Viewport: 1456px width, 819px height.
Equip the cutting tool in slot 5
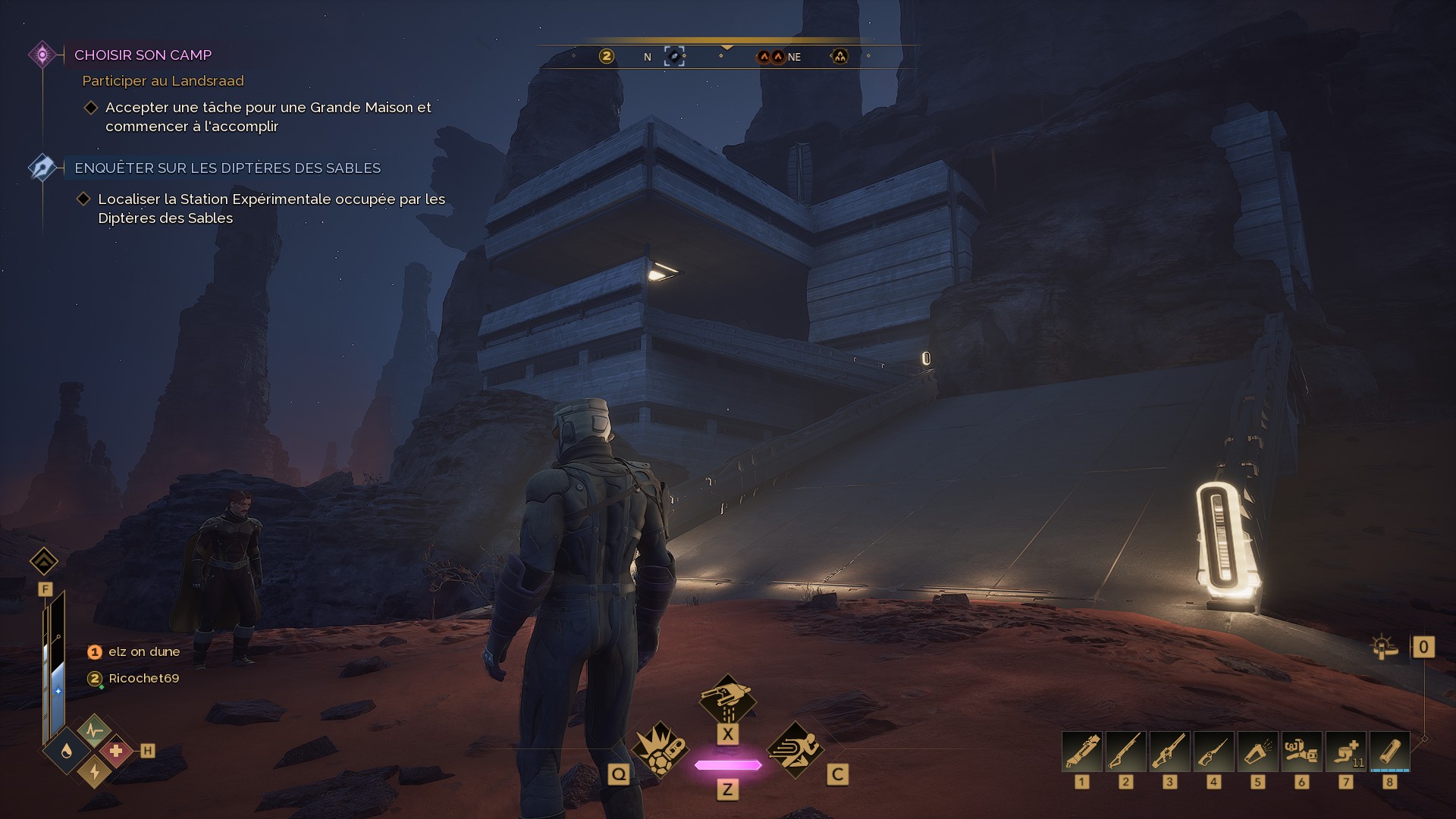pos(1258,752)
